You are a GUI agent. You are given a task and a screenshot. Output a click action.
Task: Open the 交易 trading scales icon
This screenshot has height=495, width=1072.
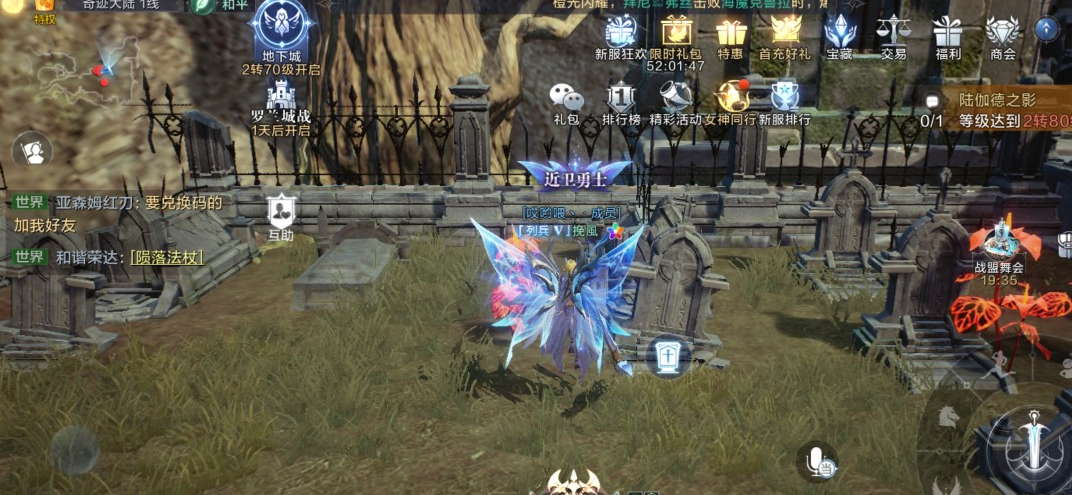point(893,34)
